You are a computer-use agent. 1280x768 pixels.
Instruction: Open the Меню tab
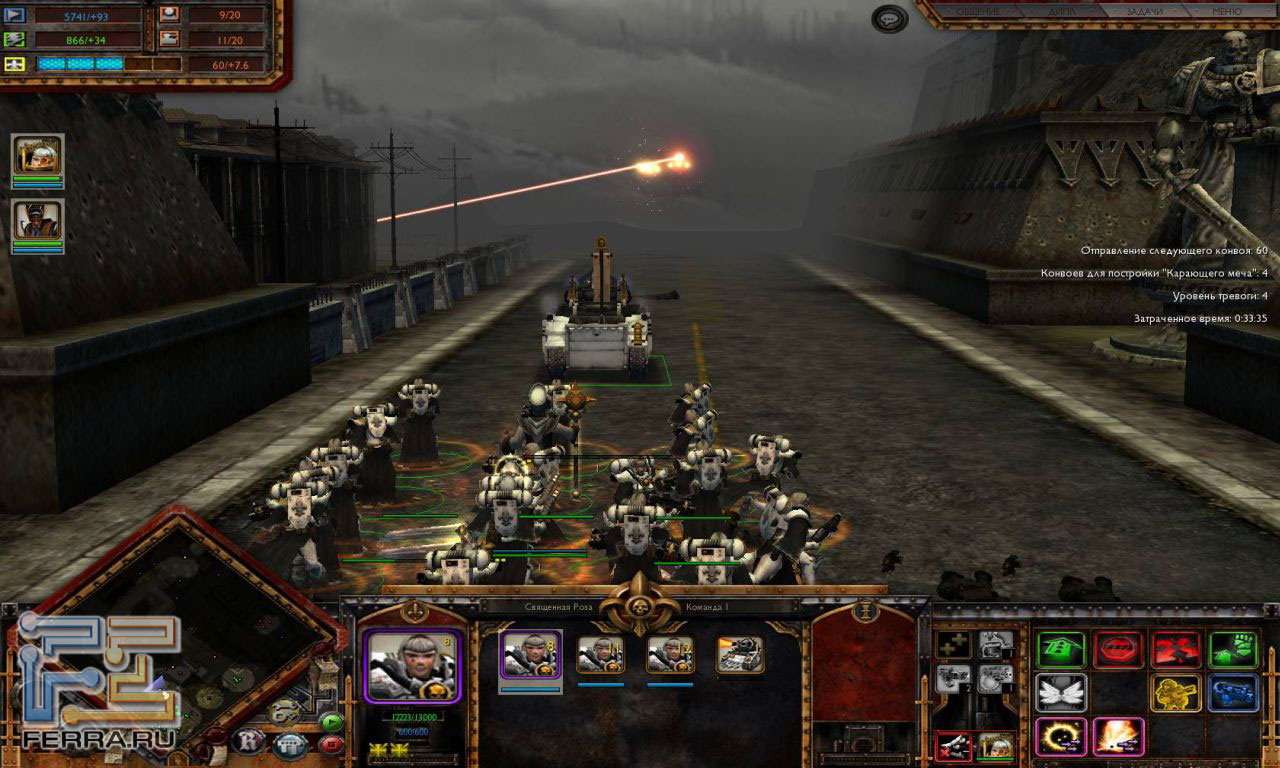(1226, 12)
